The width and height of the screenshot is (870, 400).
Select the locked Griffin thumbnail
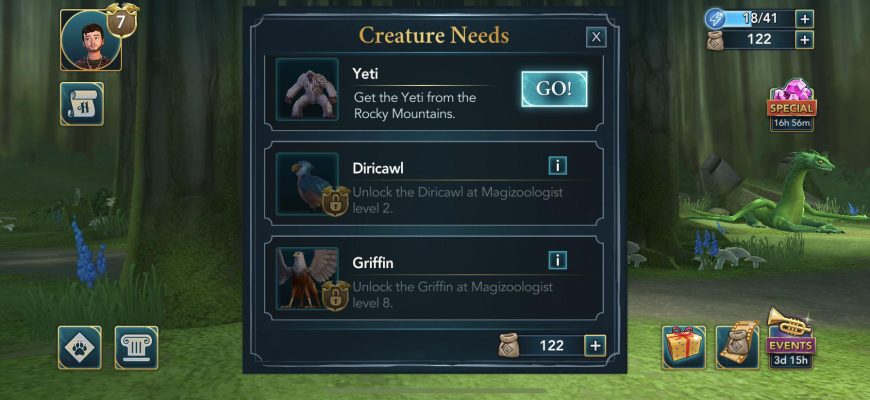307,278
